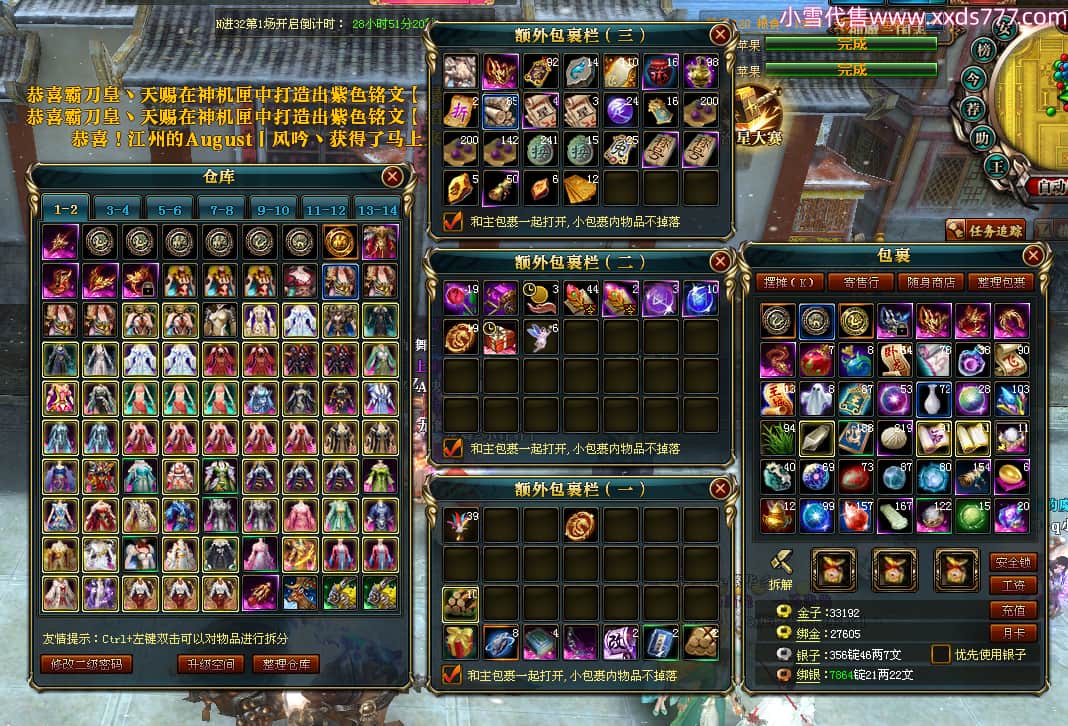Open warehouse page 13-14

point(377,209)
